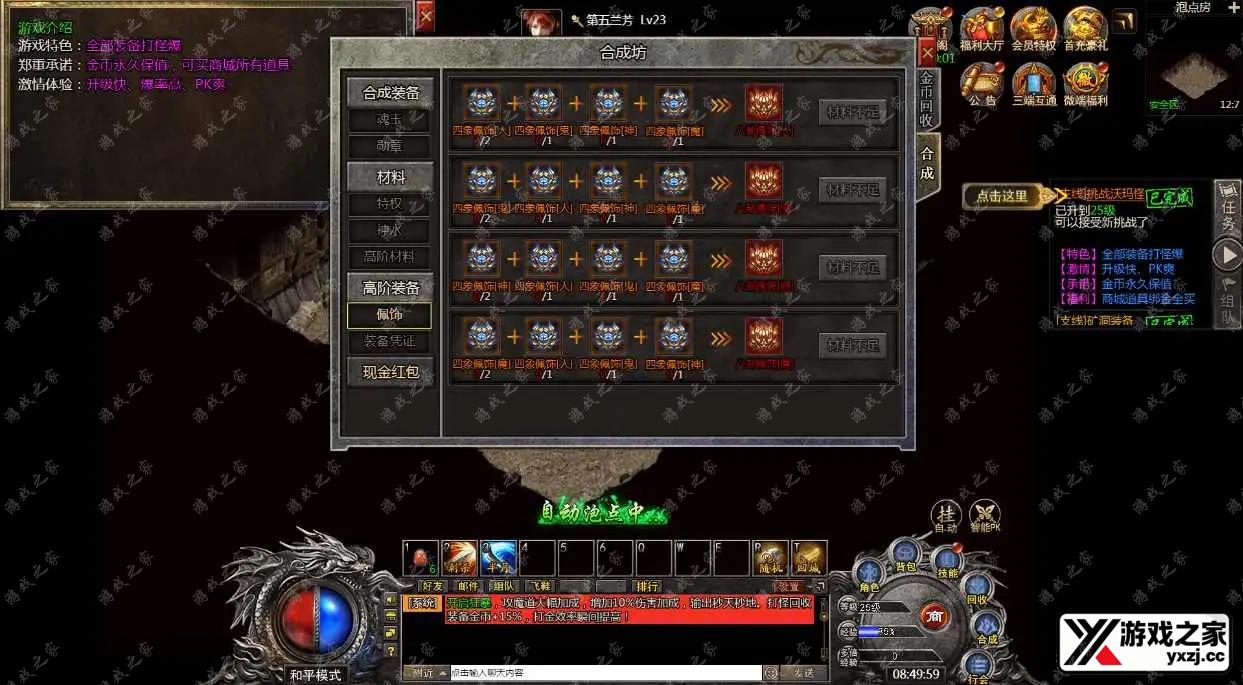1243x685 pixels.
Task: Open the 装备凭证 category
Action: pyautogui.click(x=389, y=341)
